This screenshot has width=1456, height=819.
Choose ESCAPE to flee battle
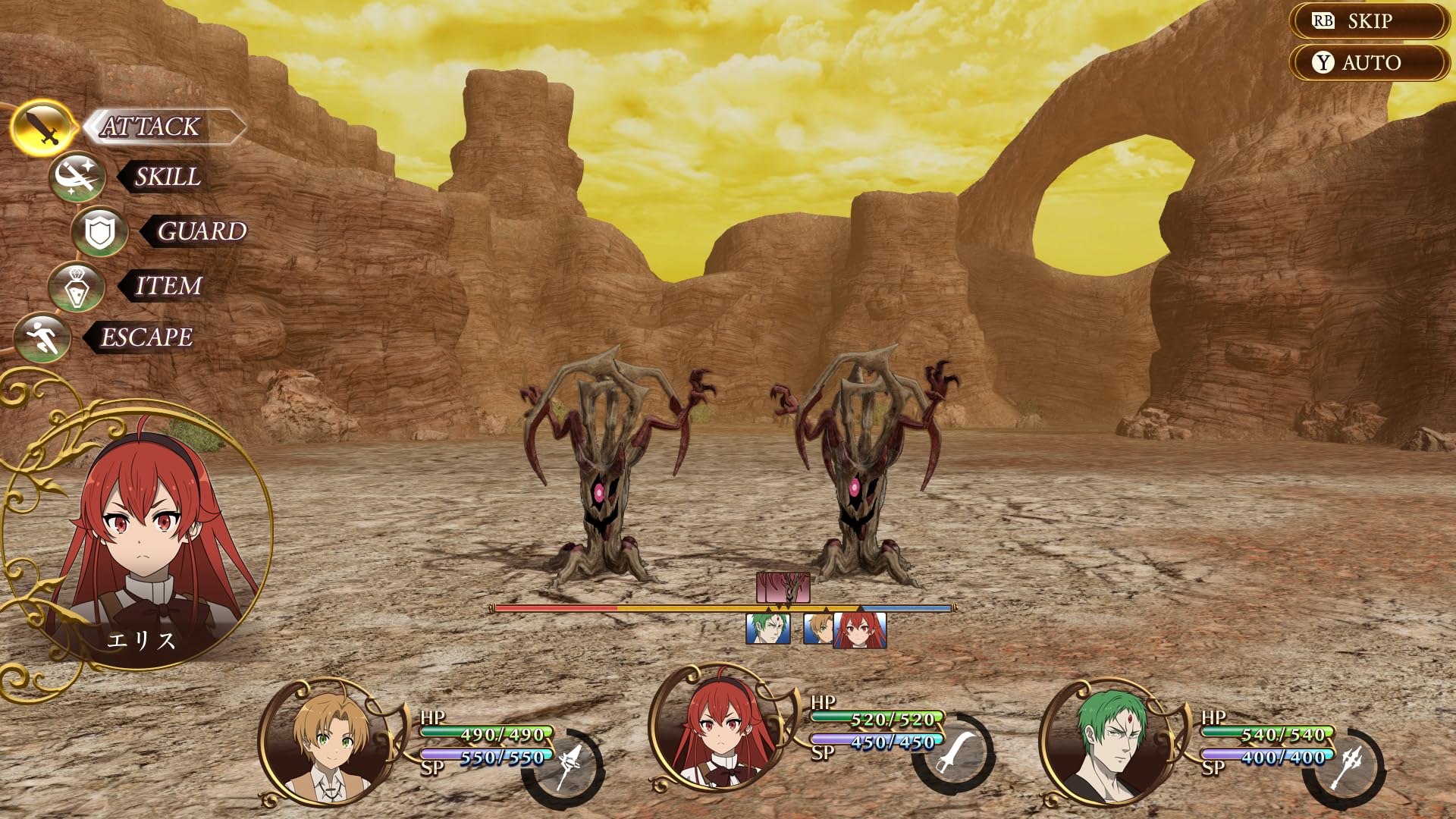[146, 337]
